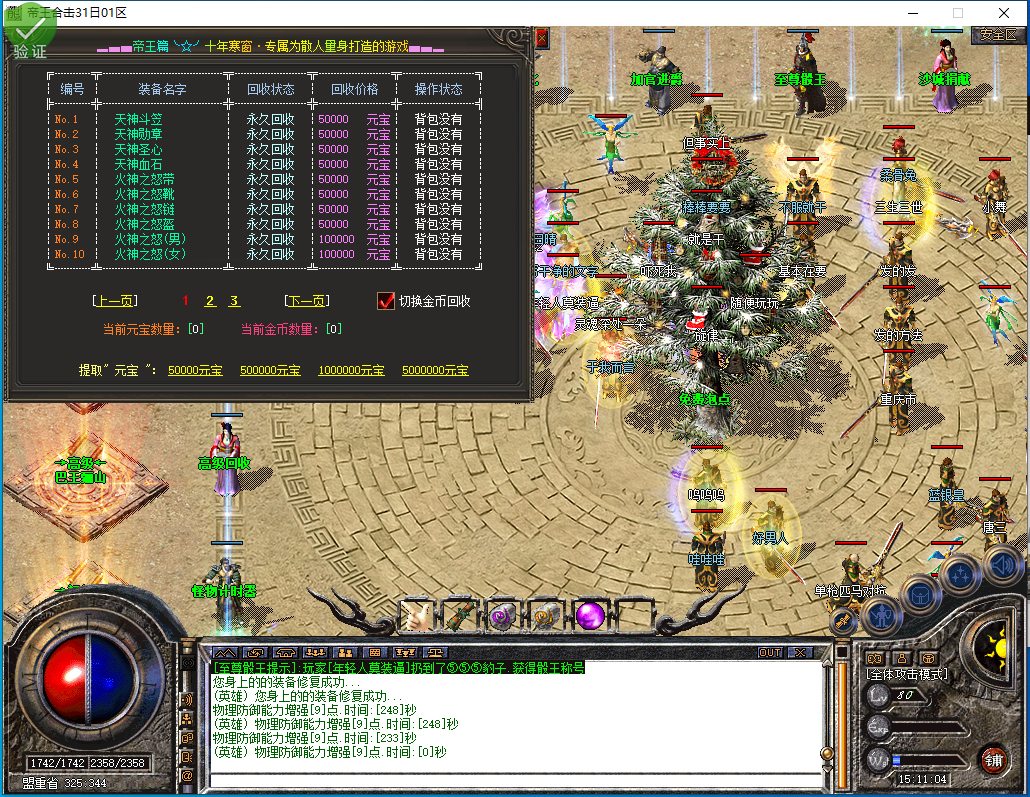Viewport: 1030px width, 797px height.
Task: Withdraw 50000元宝
Action: pyautogui.click(x=196, y=370)
